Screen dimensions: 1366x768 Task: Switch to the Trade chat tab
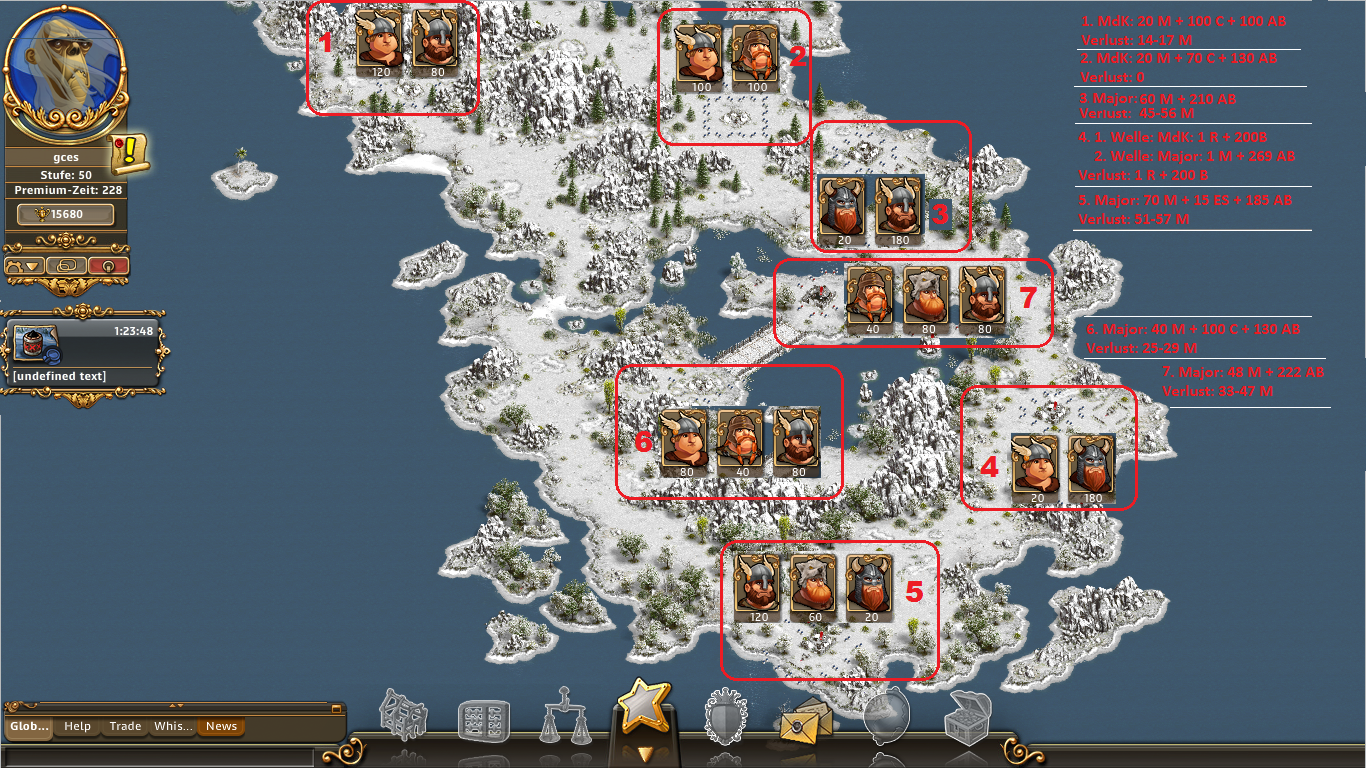pos(125,727)
